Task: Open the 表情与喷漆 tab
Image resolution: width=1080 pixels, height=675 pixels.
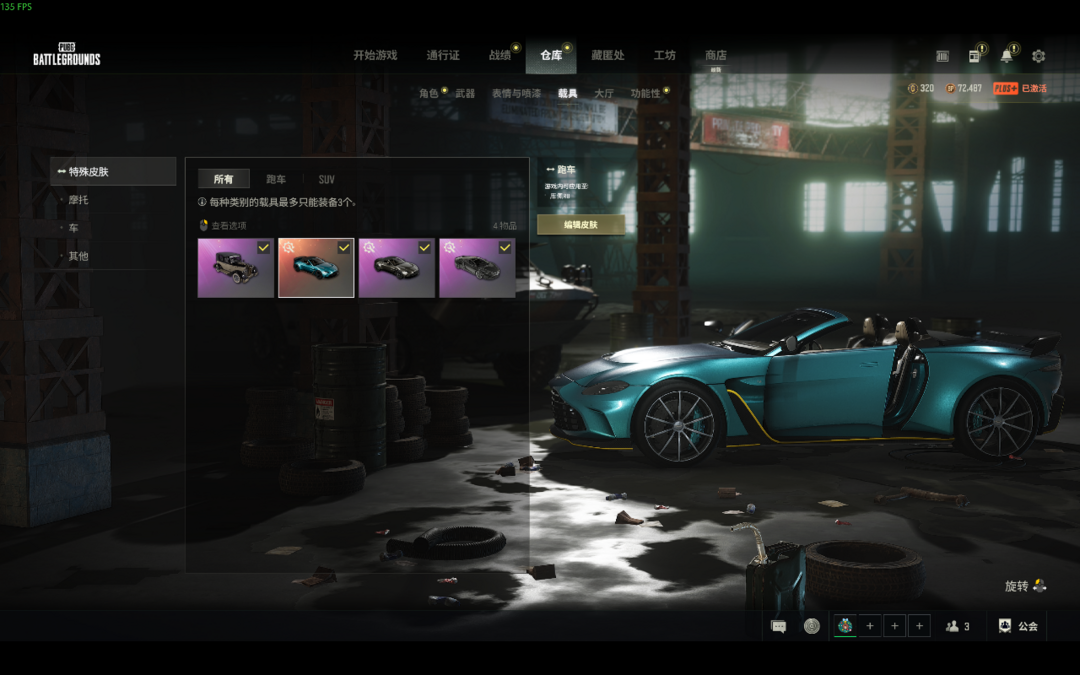Action: click(516, 93)
